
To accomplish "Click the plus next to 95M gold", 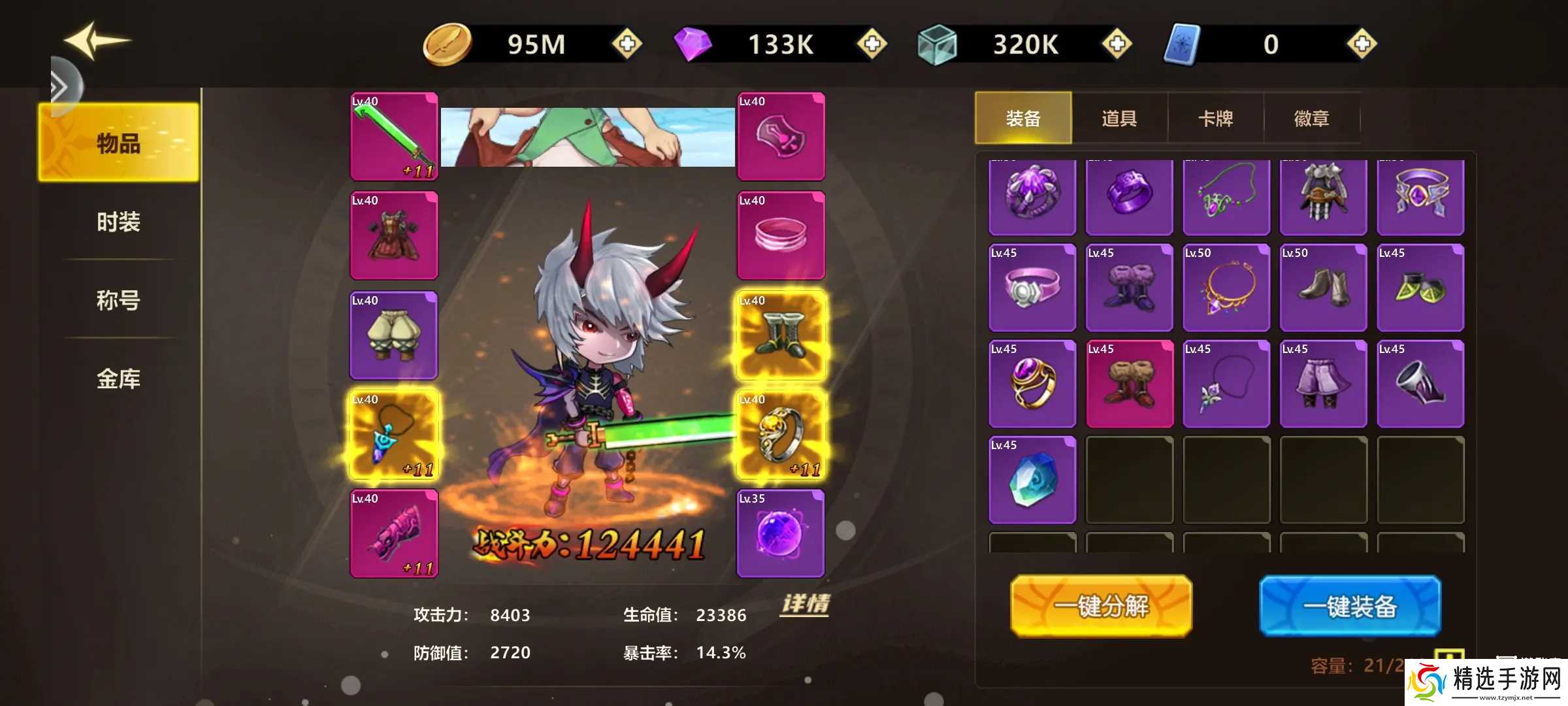I will [x=625, y=44].
